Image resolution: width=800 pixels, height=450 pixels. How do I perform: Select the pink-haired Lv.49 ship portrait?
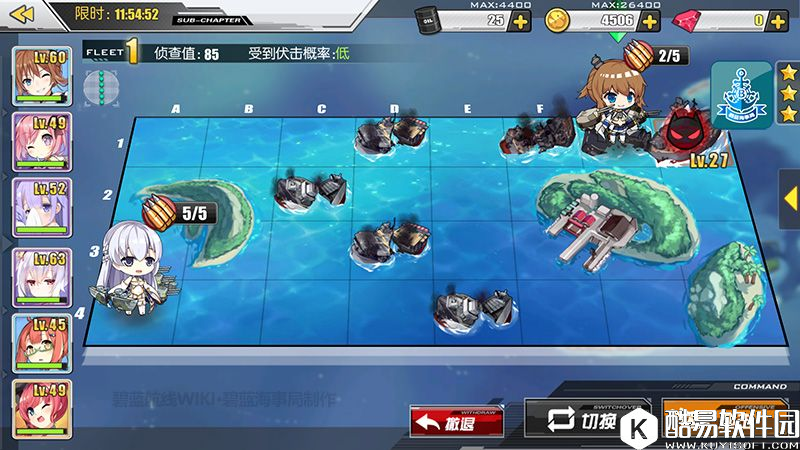pyautogui.click(x=41, y=140)
